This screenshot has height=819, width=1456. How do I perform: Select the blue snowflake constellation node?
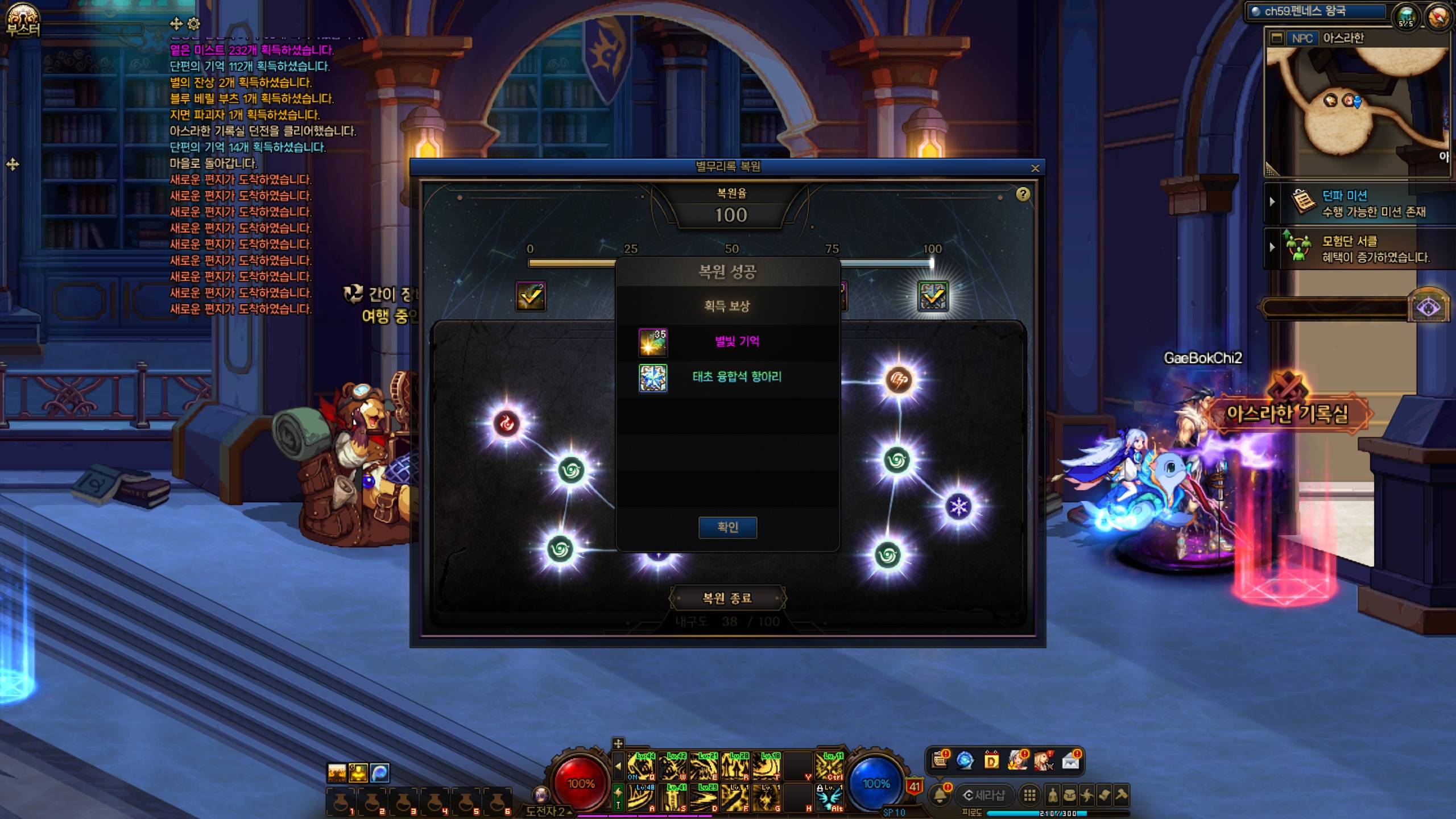click(x=959, y=507)
